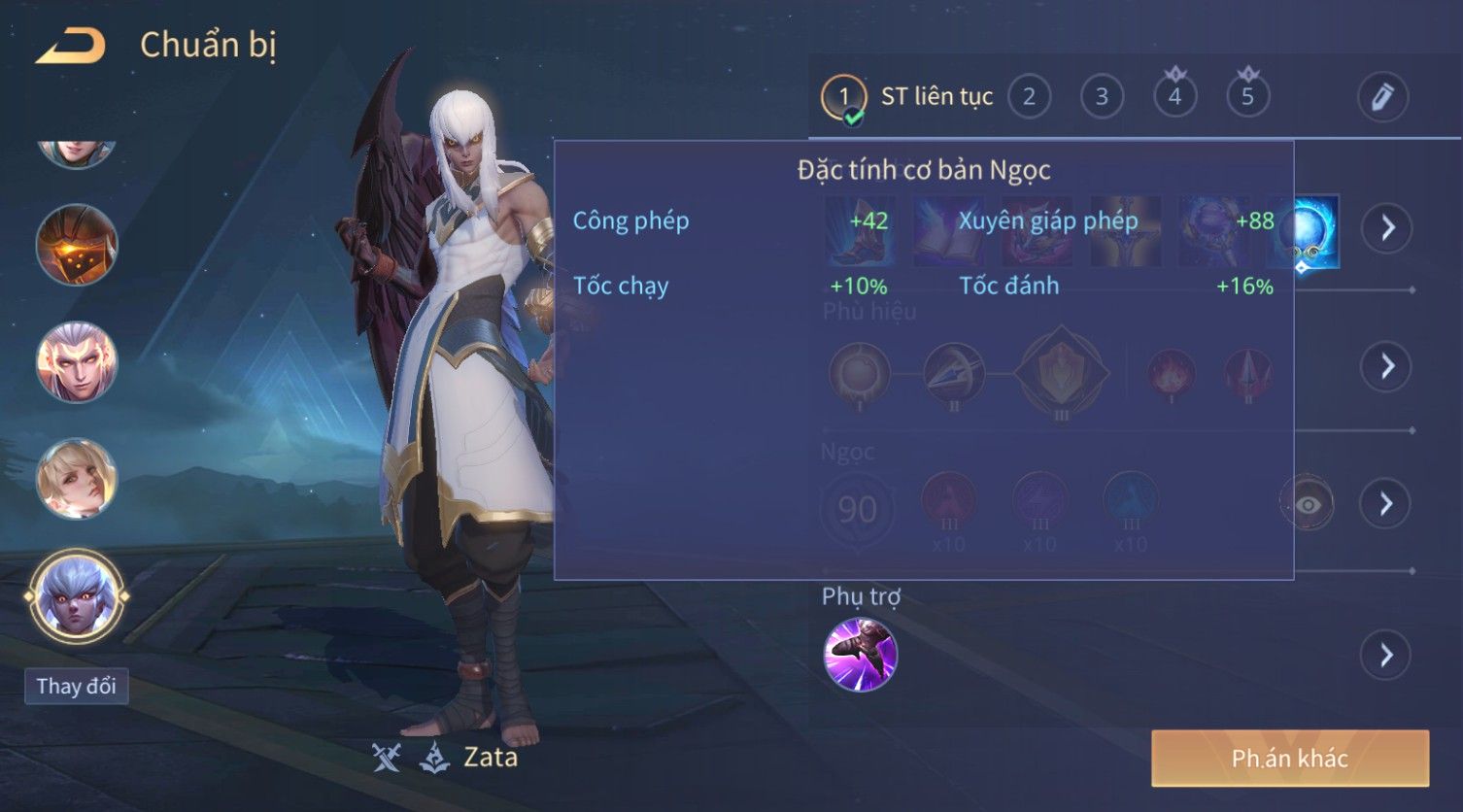
Task: Toggle the Ngọc eye preview icon
Action: pos(1307,504)
